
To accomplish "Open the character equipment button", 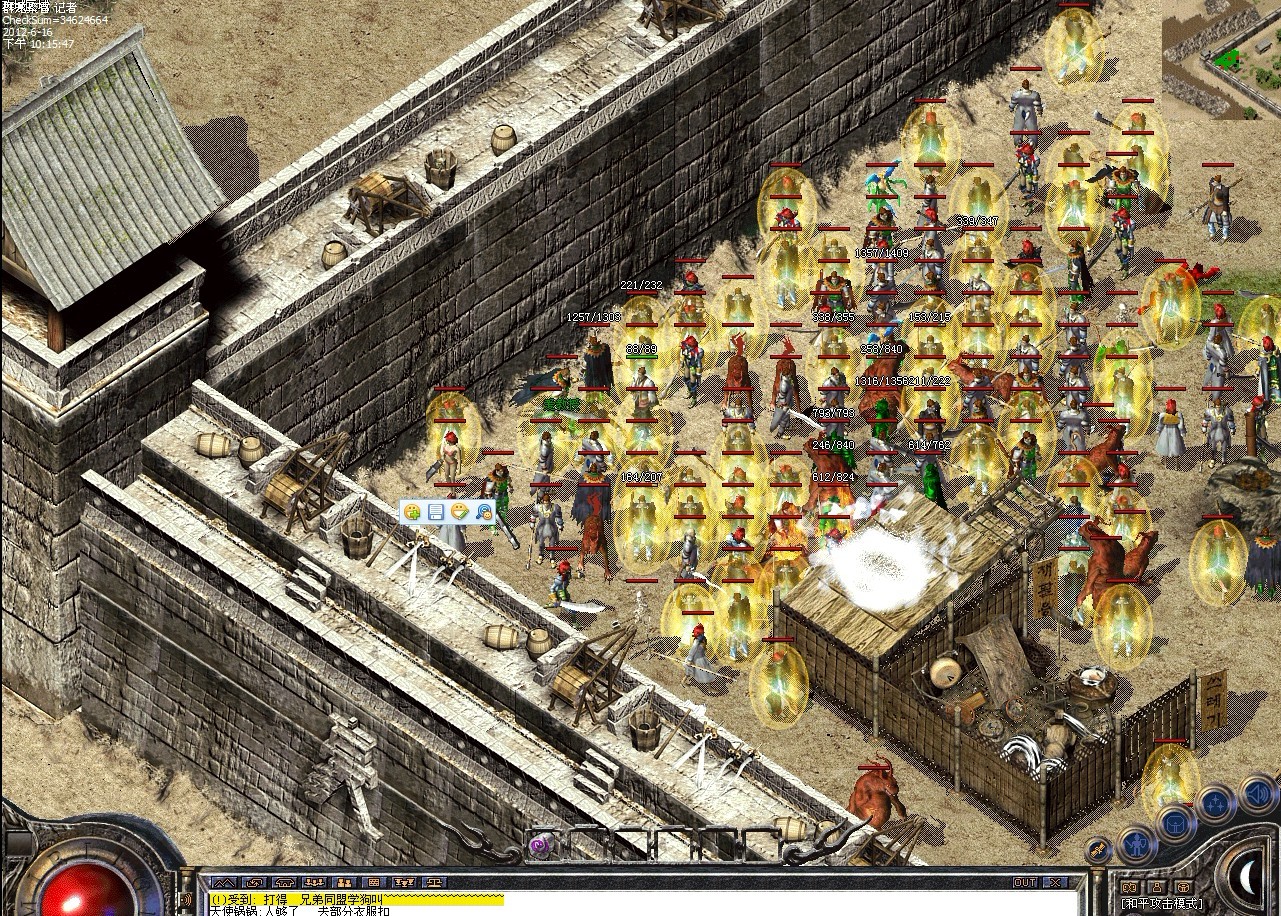I will tap(1137, 845).
